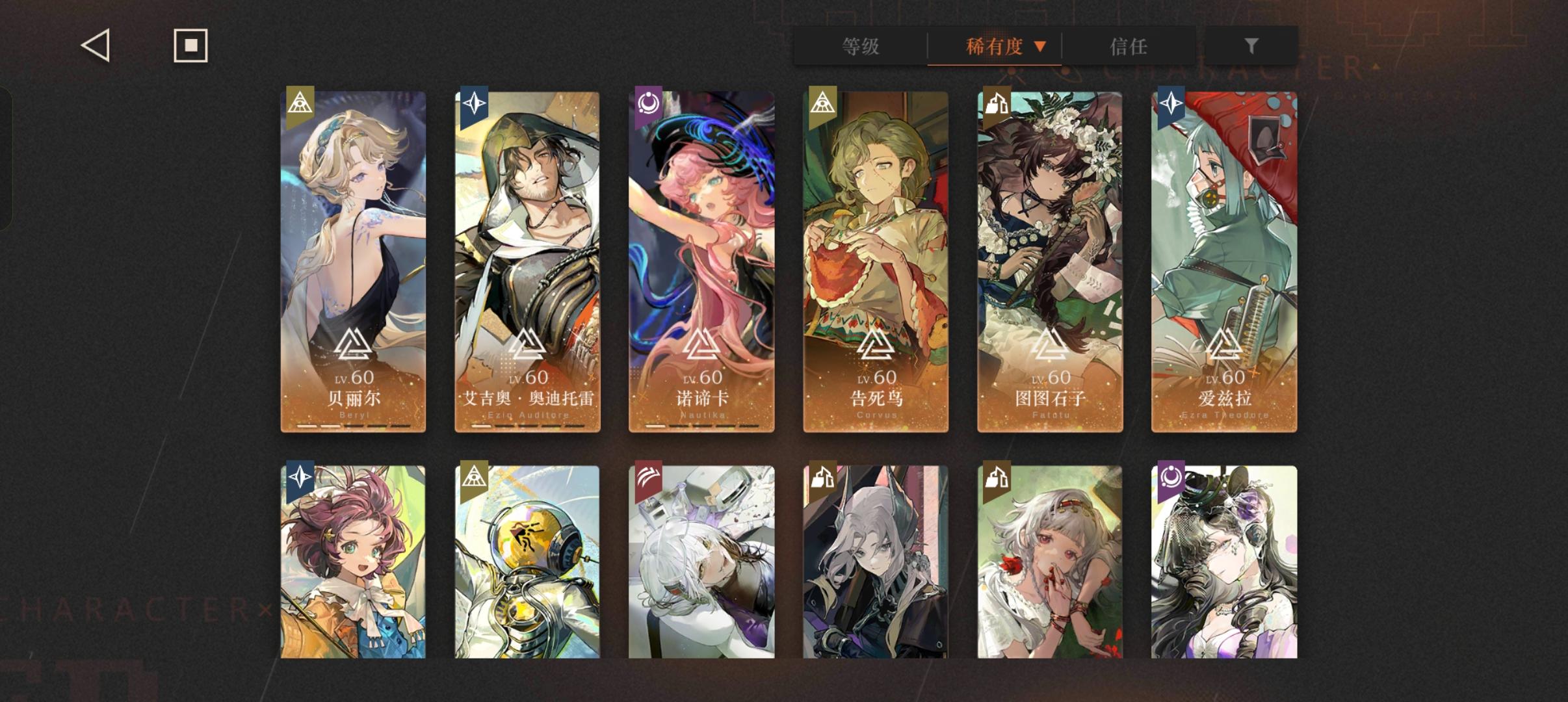Viewport: 1568px width, 702px height.
Task: Click the Star afflatus badge on Ezio's card
Action: tap(473, 104)
